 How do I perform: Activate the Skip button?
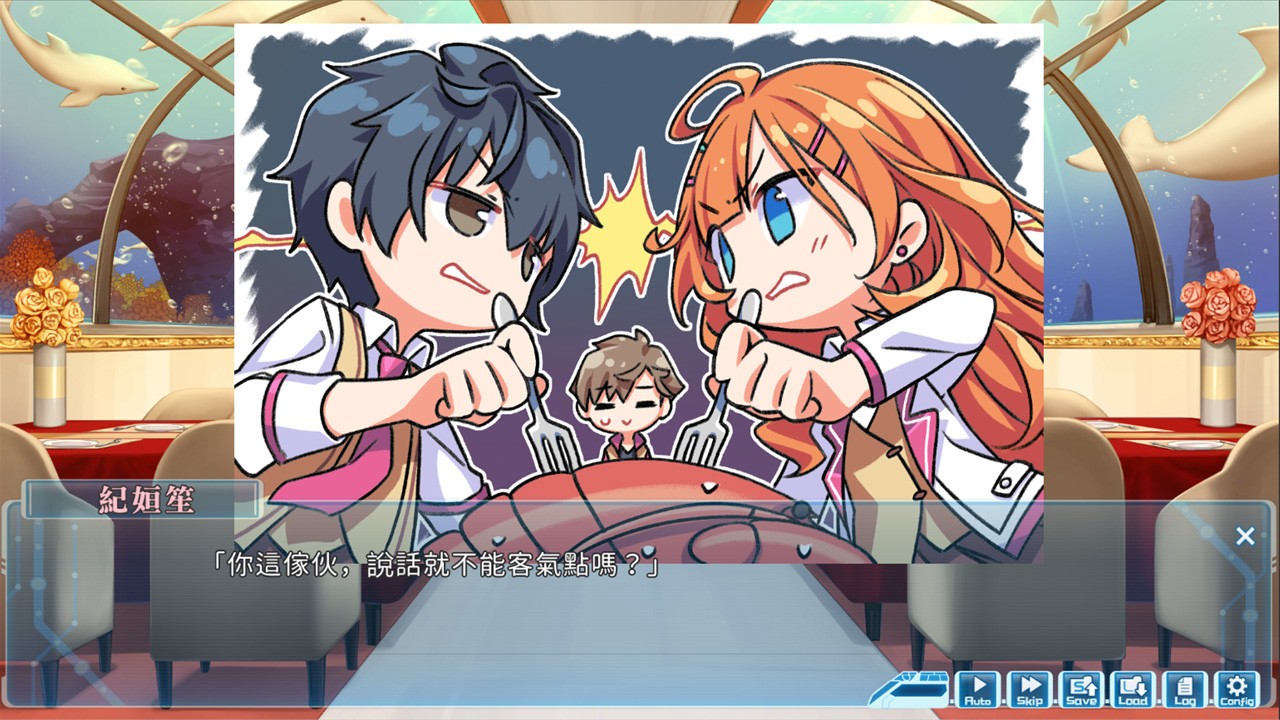pyautogui.click(x=1029, y=689)
